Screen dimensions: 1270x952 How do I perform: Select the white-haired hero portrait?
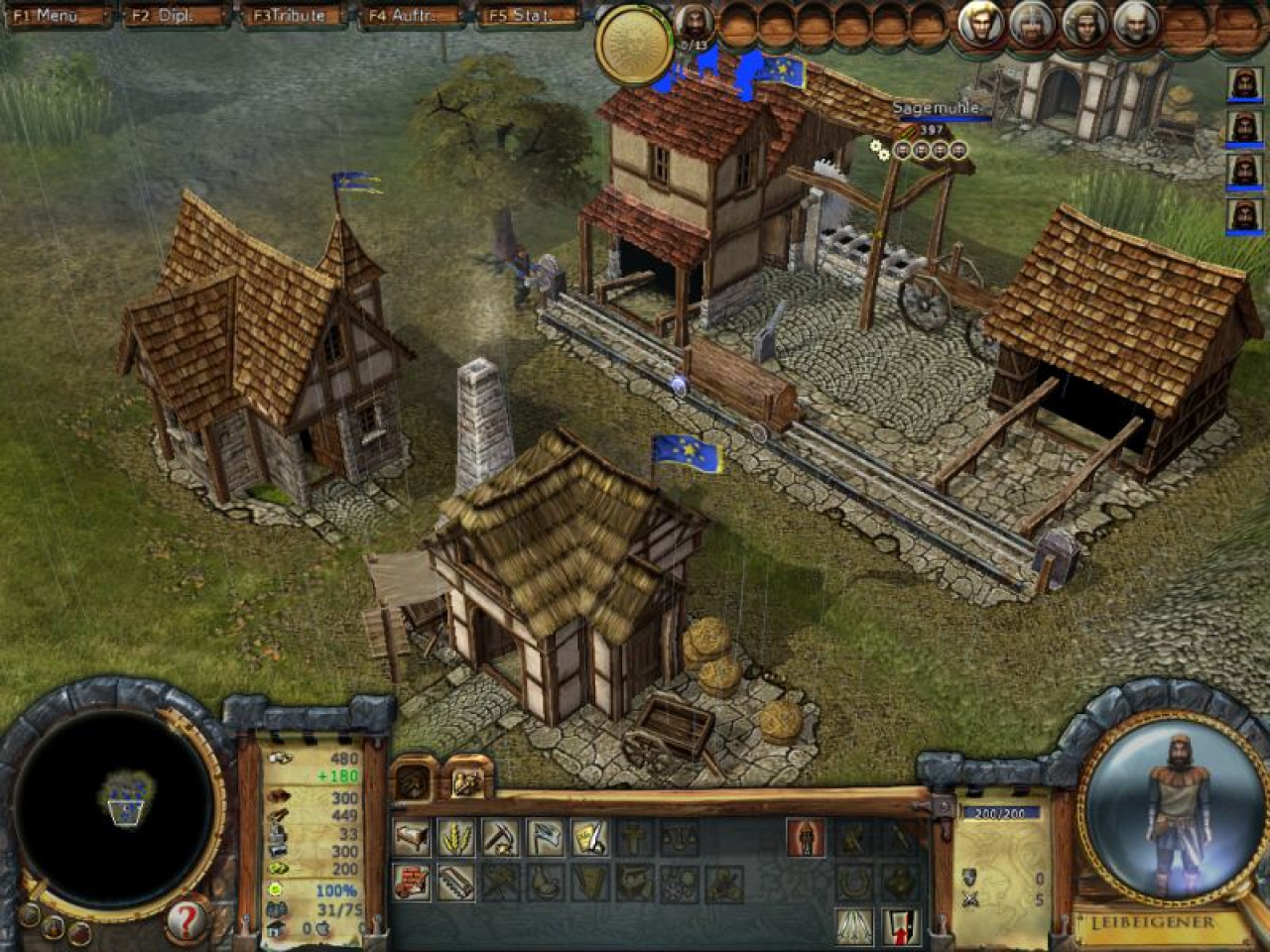point(1136,24)
